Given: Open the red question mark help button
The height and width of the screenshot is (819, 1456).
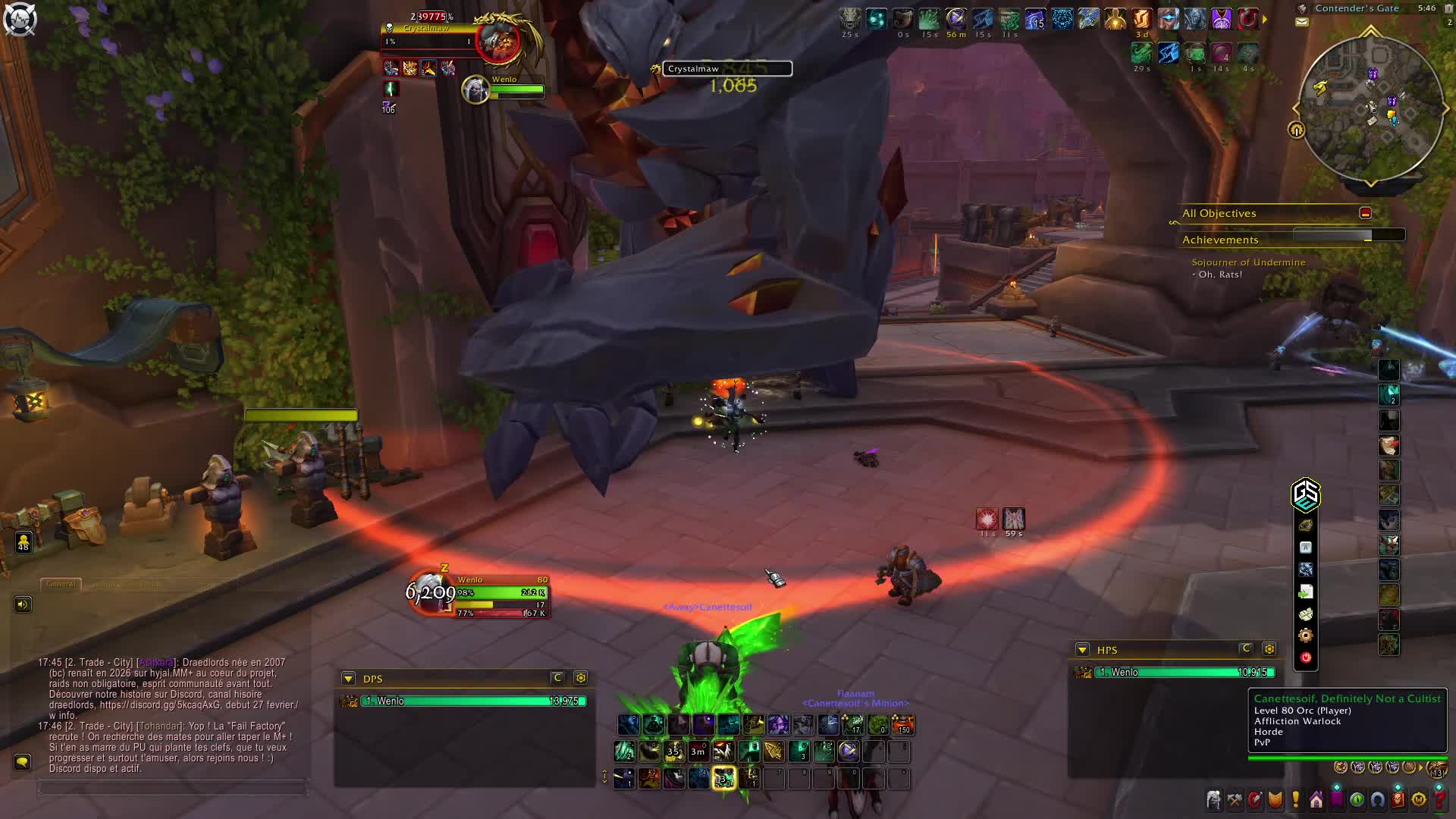Looking at the screenshot, I should click(x=1439, y=800).
